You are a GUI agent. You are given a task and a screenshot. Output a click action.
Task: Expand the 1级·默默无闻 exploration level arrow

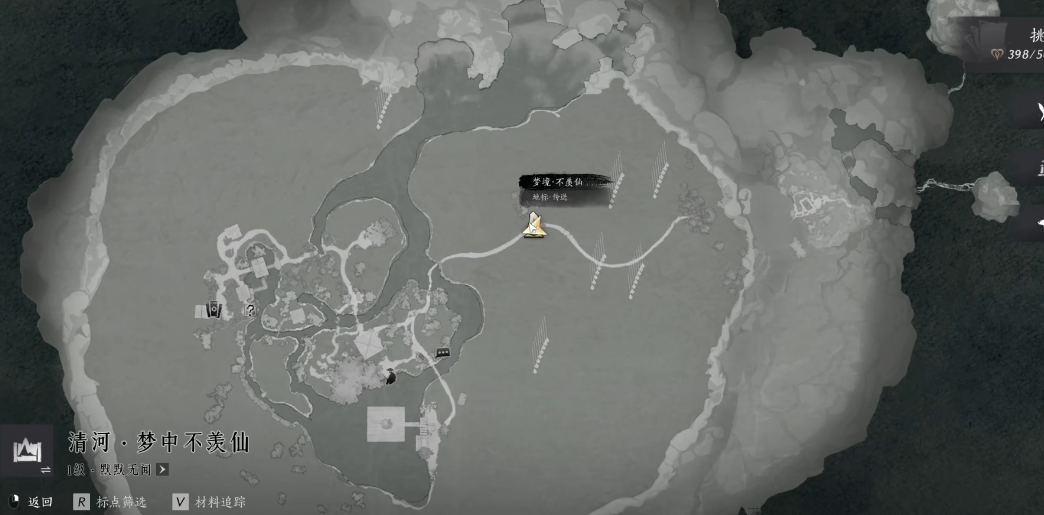point(162,469)
